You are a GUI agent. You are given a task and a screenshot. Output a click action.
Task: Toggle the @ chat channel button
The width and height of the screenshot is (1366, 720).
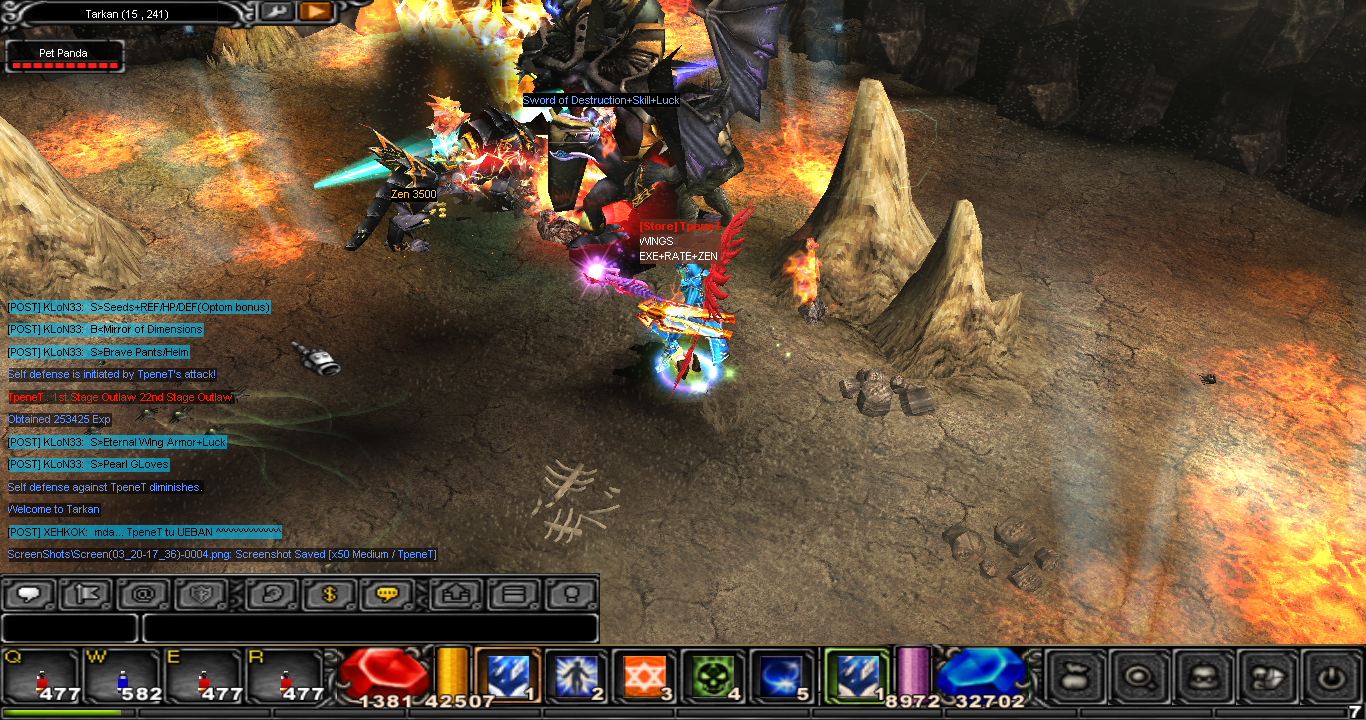(x=143, y=594)
